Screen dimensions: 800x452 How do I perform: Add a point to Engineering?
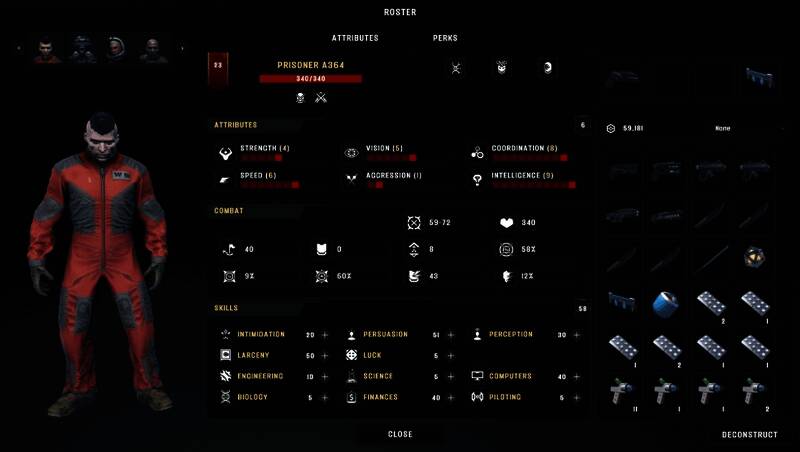click(x=325, y=376)
